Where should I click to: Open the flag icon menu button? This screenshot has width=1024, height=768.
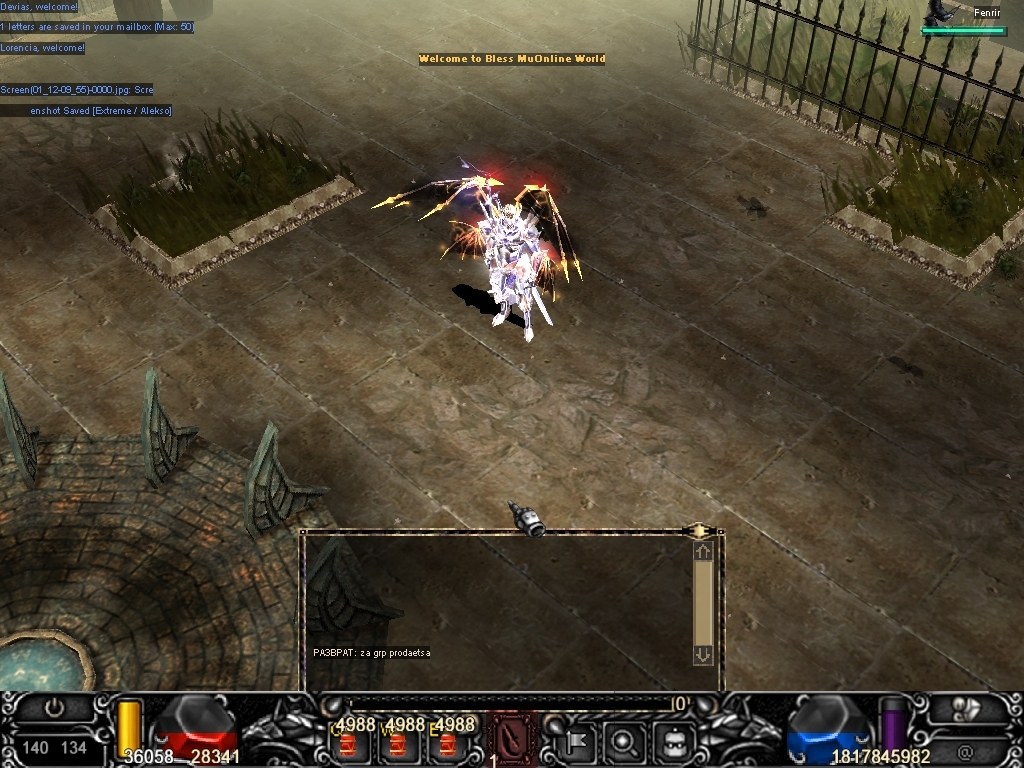tap(577, 743)
